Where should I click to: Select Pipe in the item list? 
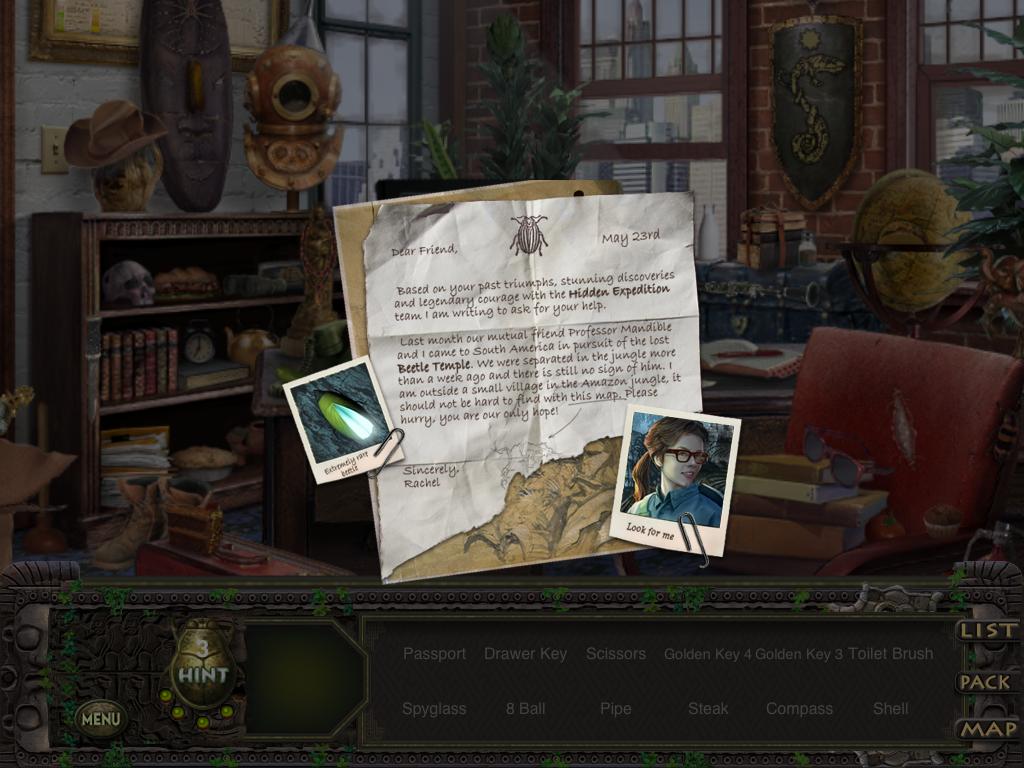[x=616, y=709]
